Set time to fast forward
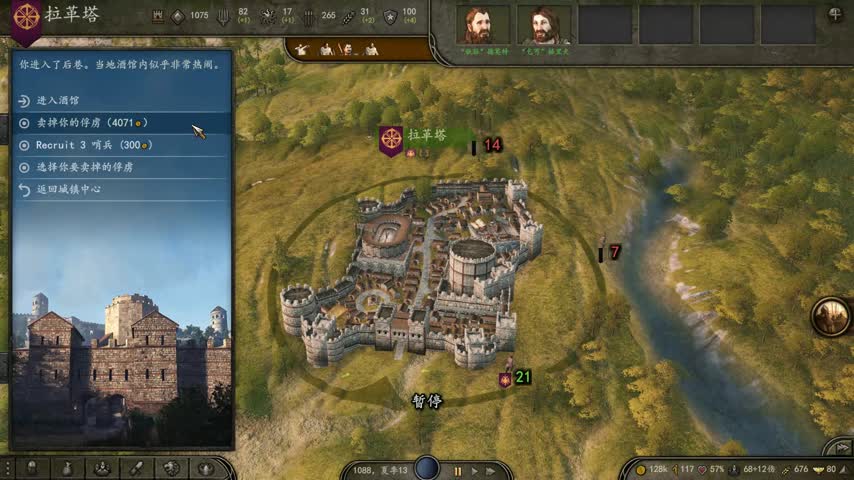The width and height of the screenshot is (854, 480). [x=492, y=470]
